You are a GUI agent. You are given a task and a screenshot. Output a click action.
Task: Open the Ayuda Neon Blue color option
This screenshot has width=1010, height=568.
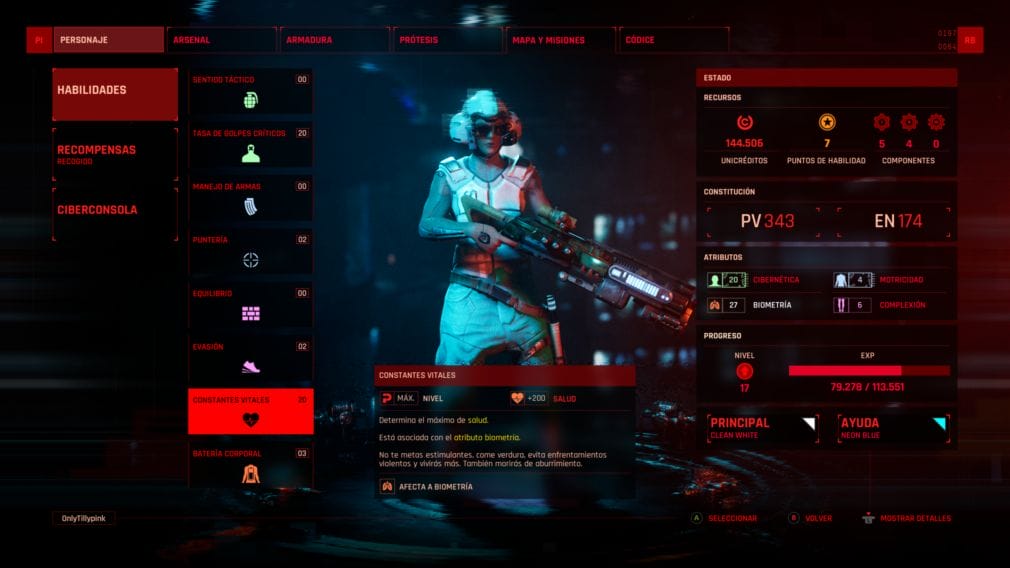click(893, 428)
